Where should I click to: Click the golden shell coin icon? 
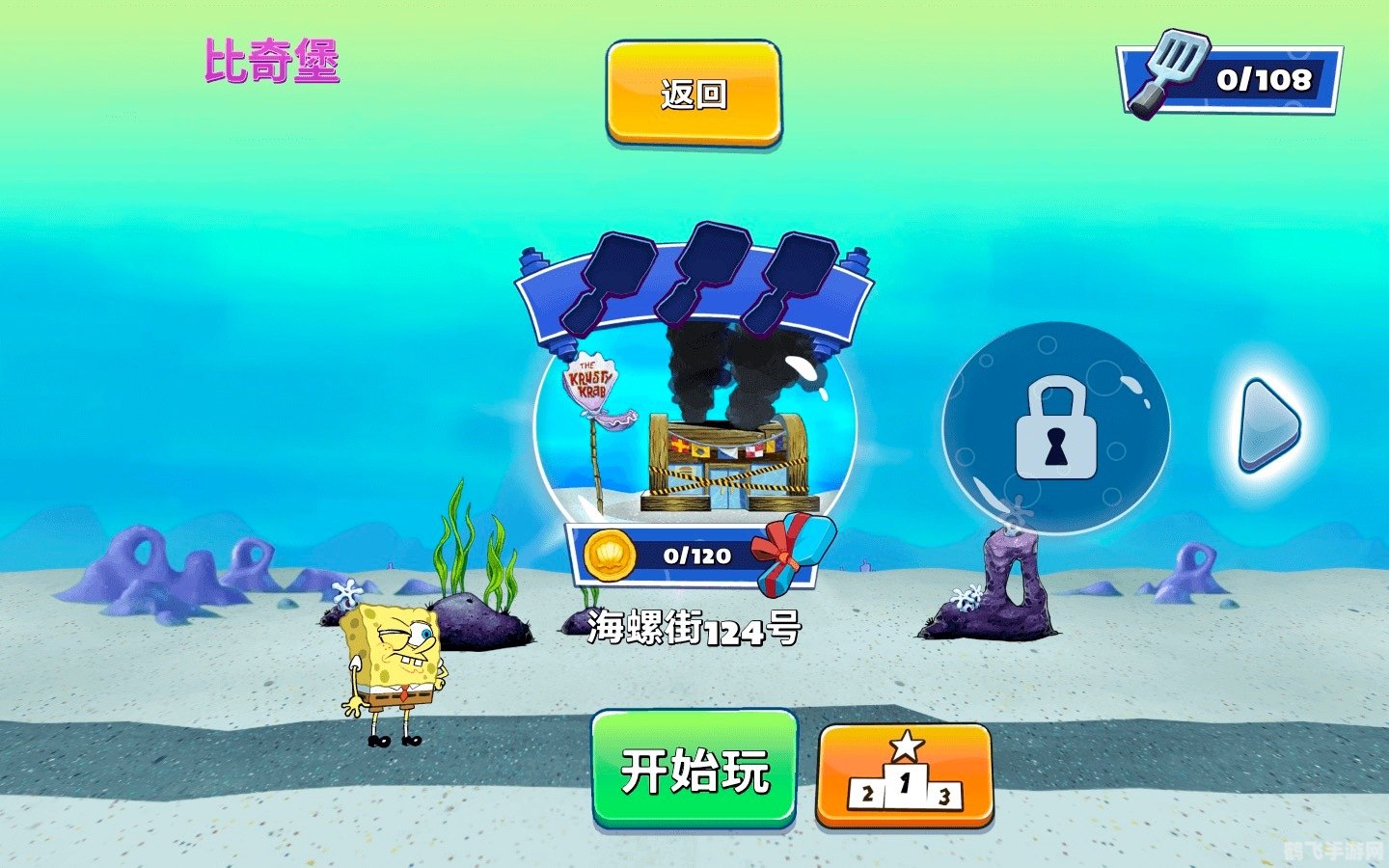(608, 556)
